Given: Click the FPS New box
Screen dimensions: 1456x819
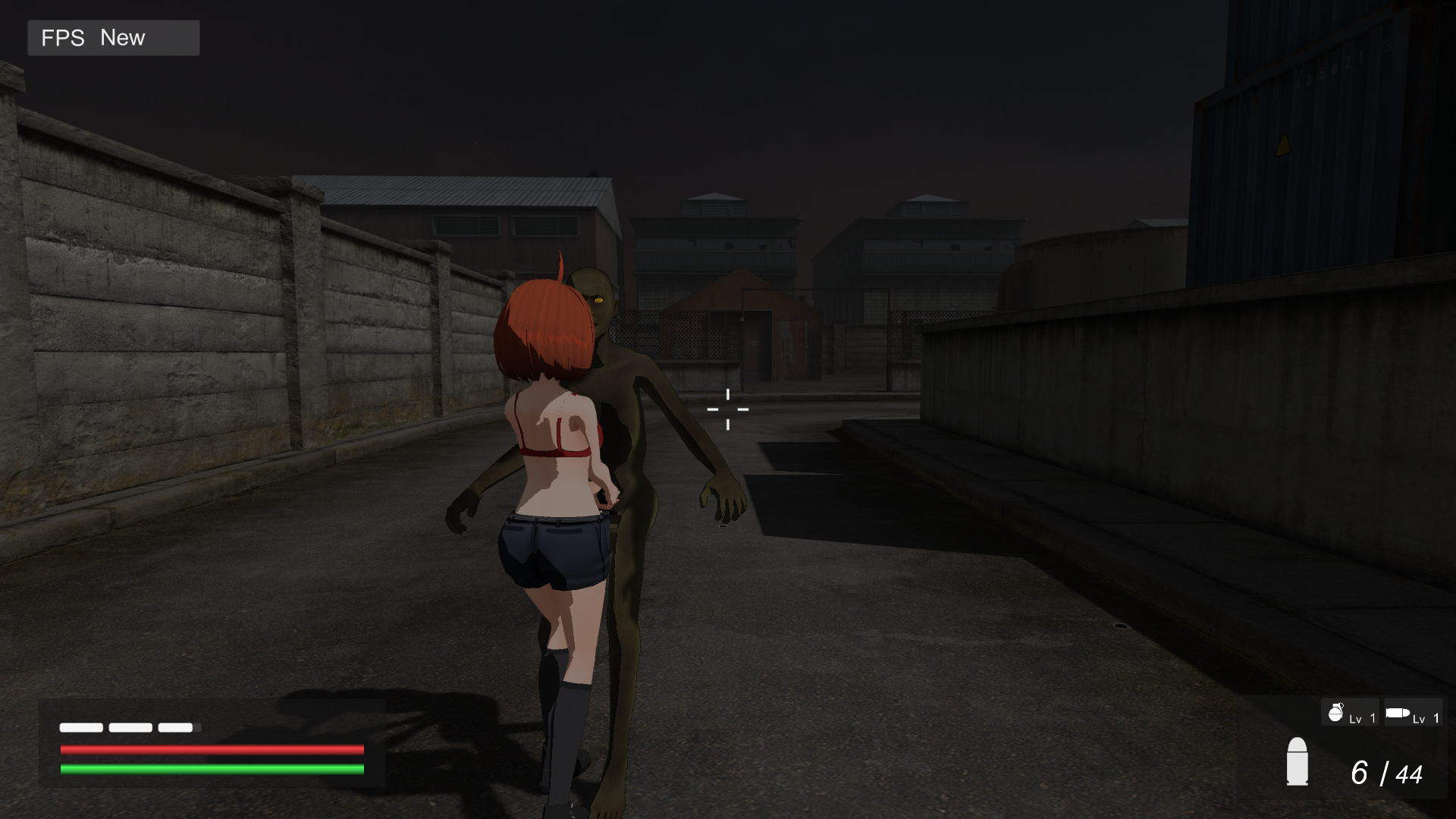Looking at the screenshot, I should [114, 38].
